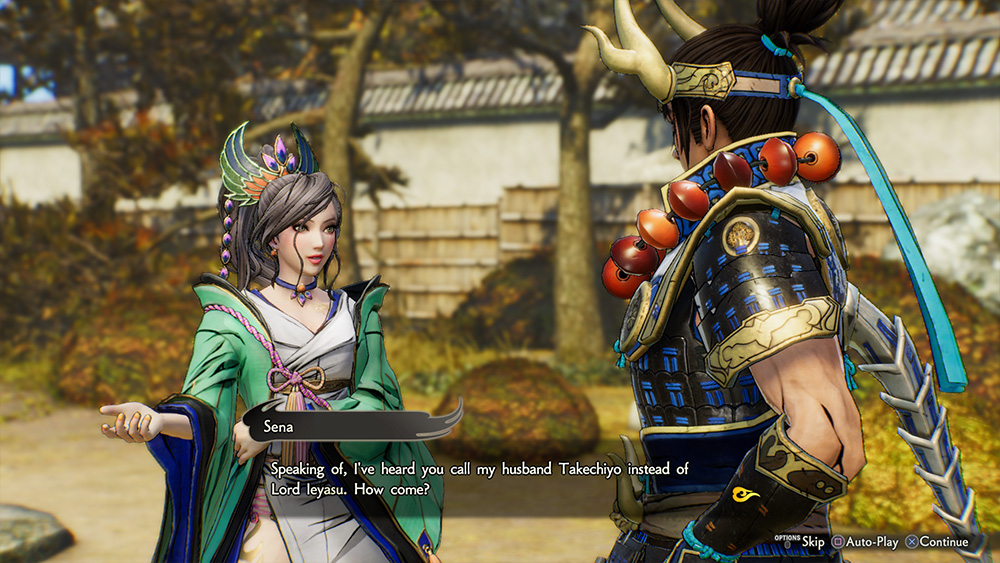Toggle Auto-Play for the dialogue
Image resolution: width=1000 pixels, height=563 pixels.
866,542
